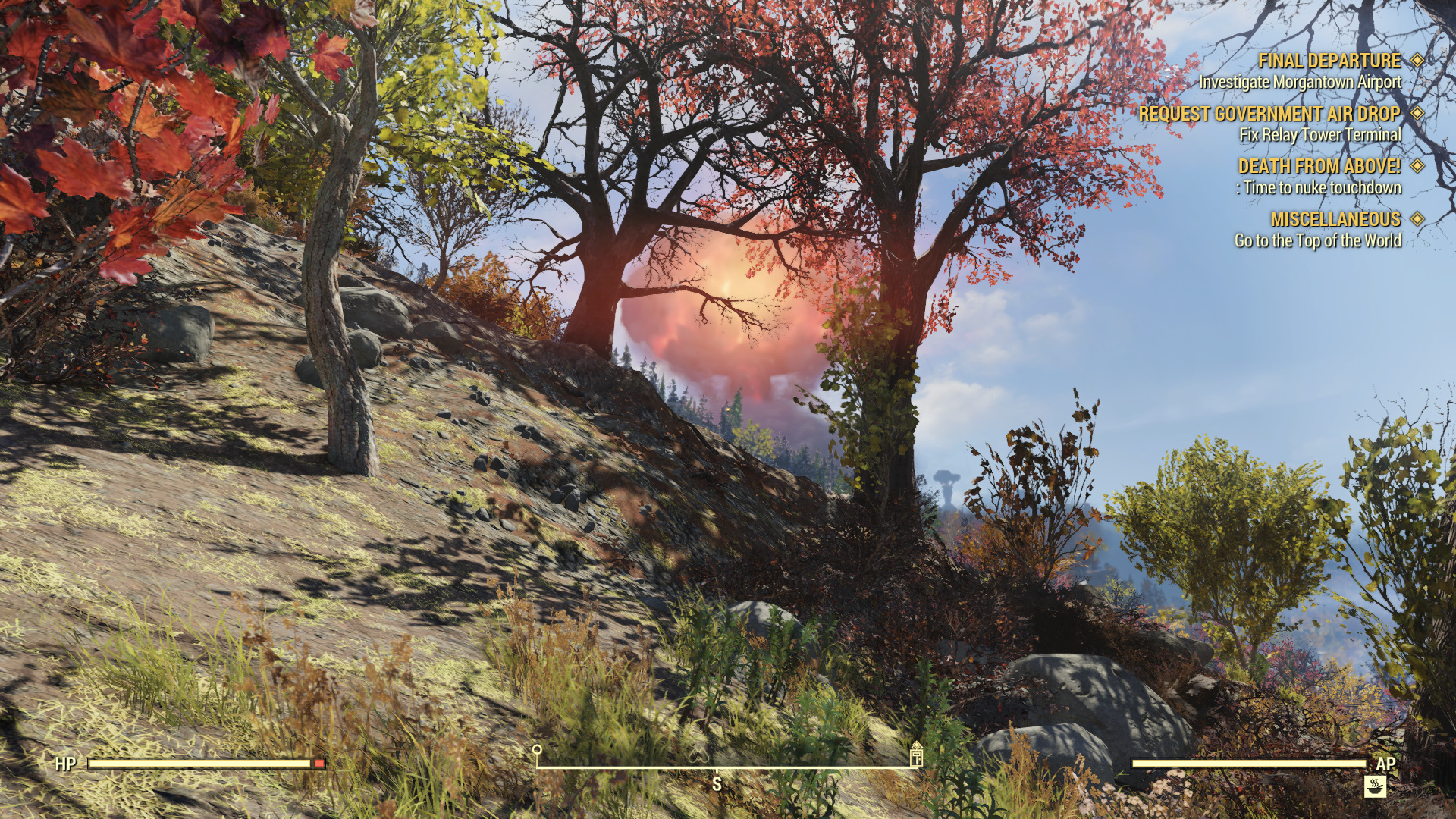The width and height of the screenshot is (1456, 819).
Task: Click the building marker on the compass
Action: tap(916, 754)
